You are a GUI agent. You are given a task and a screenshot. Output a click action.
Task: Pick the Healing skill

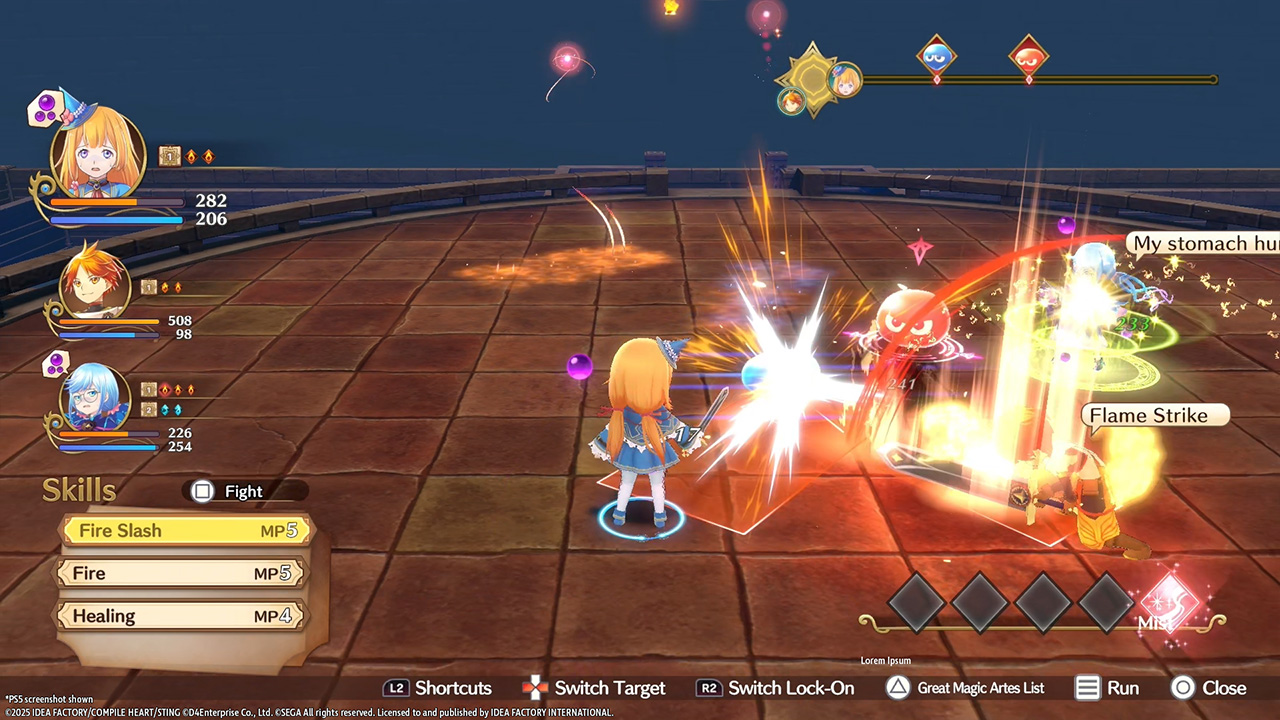point(182,616)
